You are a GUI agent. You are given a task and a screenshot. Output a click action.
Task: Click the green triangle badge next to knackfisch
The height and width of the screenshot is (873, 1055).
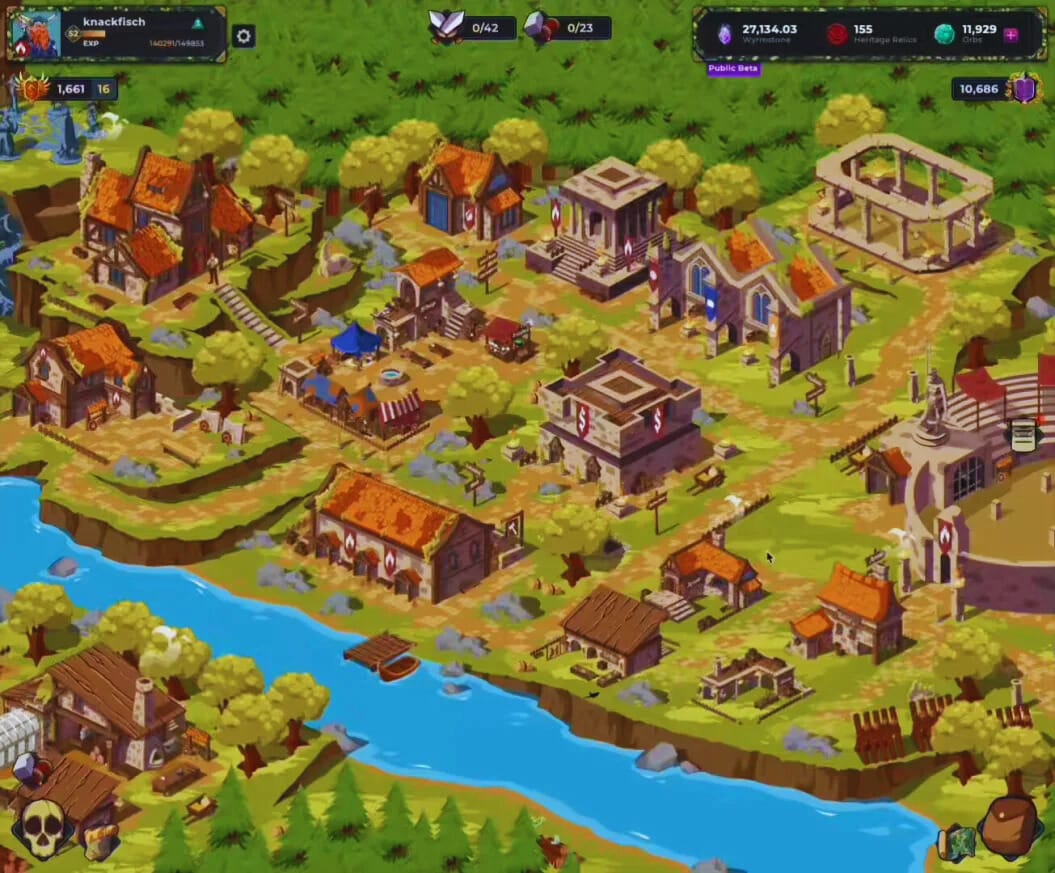coord(197,23)
